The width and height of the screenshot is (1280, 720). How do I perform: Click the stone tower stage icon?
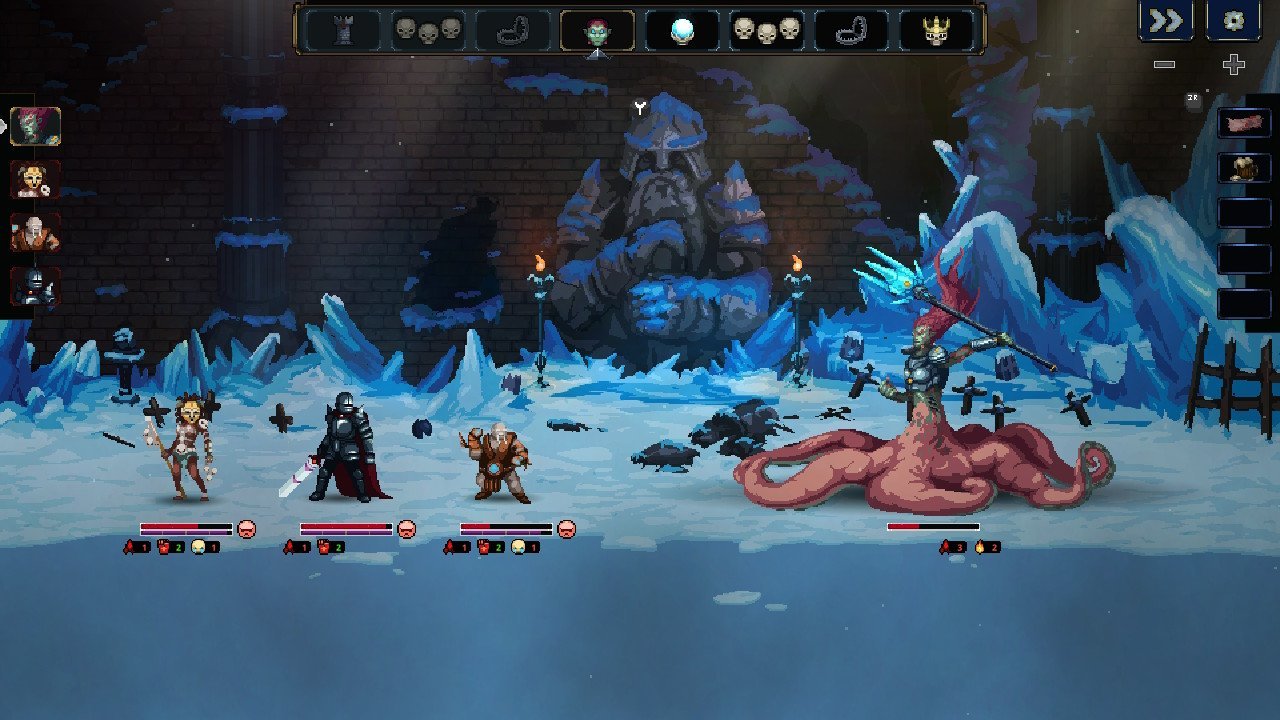[342, 30]
